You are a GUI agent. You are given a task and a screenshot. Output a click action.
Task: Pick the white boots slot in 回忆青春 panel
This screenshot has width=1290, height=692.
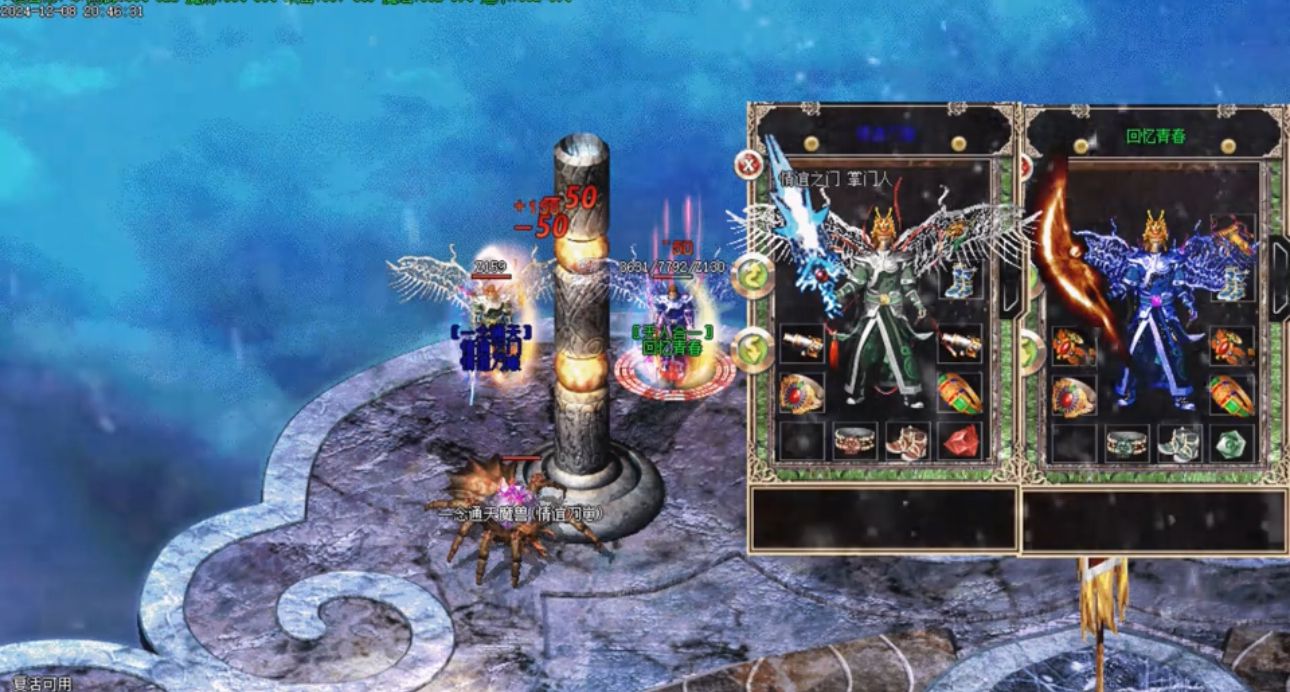coord(1179,443)
